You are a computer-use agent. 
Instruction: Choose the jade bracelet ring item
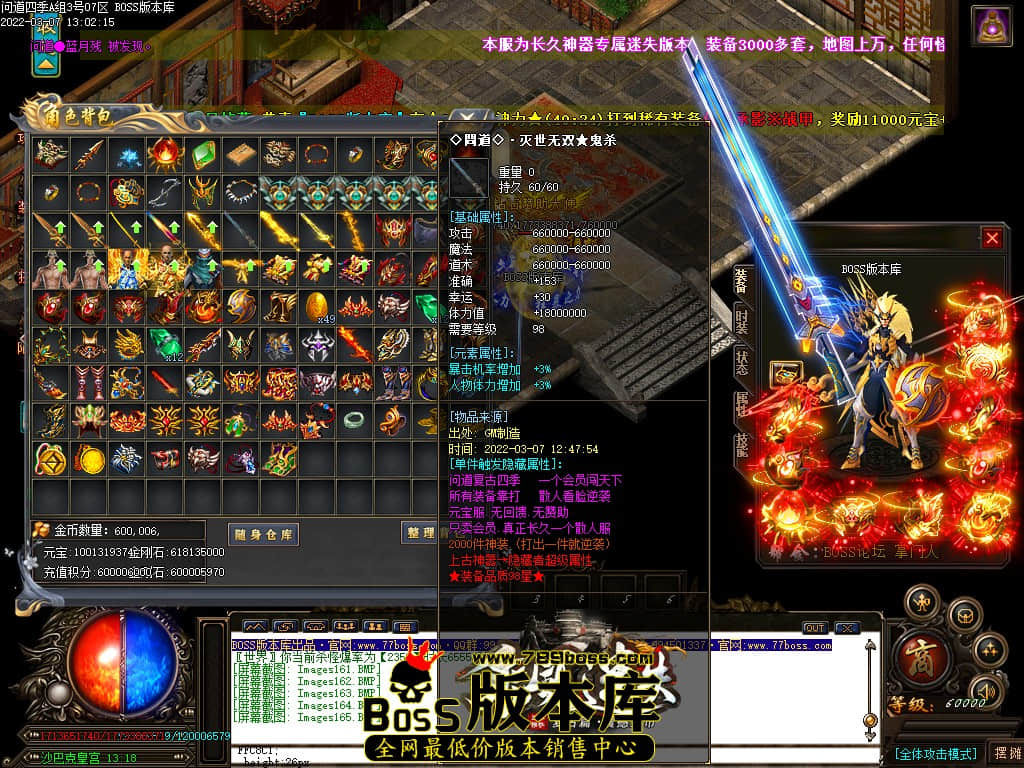354,420
